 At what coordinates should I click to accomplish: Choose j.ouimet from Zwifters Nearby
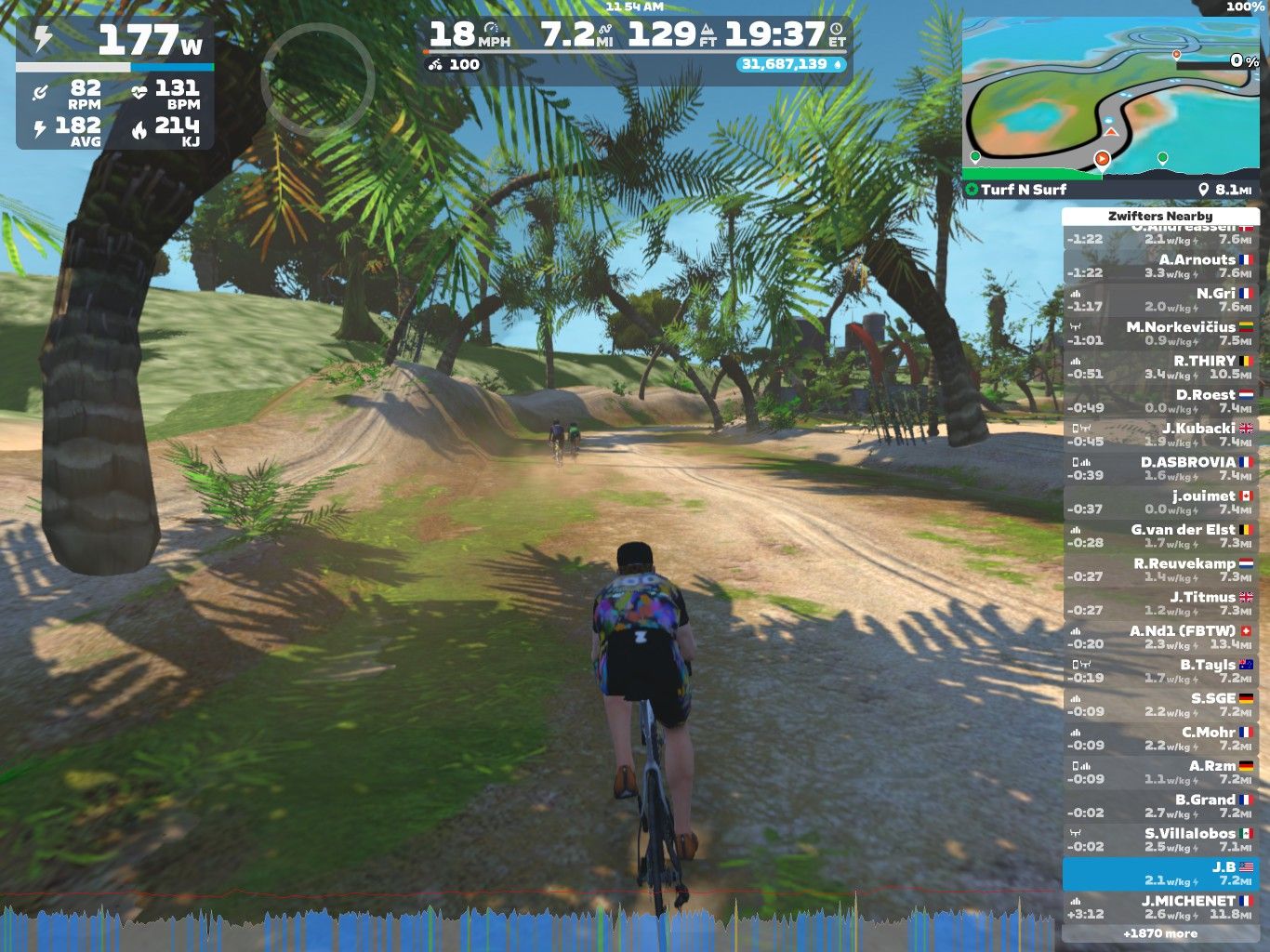tap(1160, 502)
